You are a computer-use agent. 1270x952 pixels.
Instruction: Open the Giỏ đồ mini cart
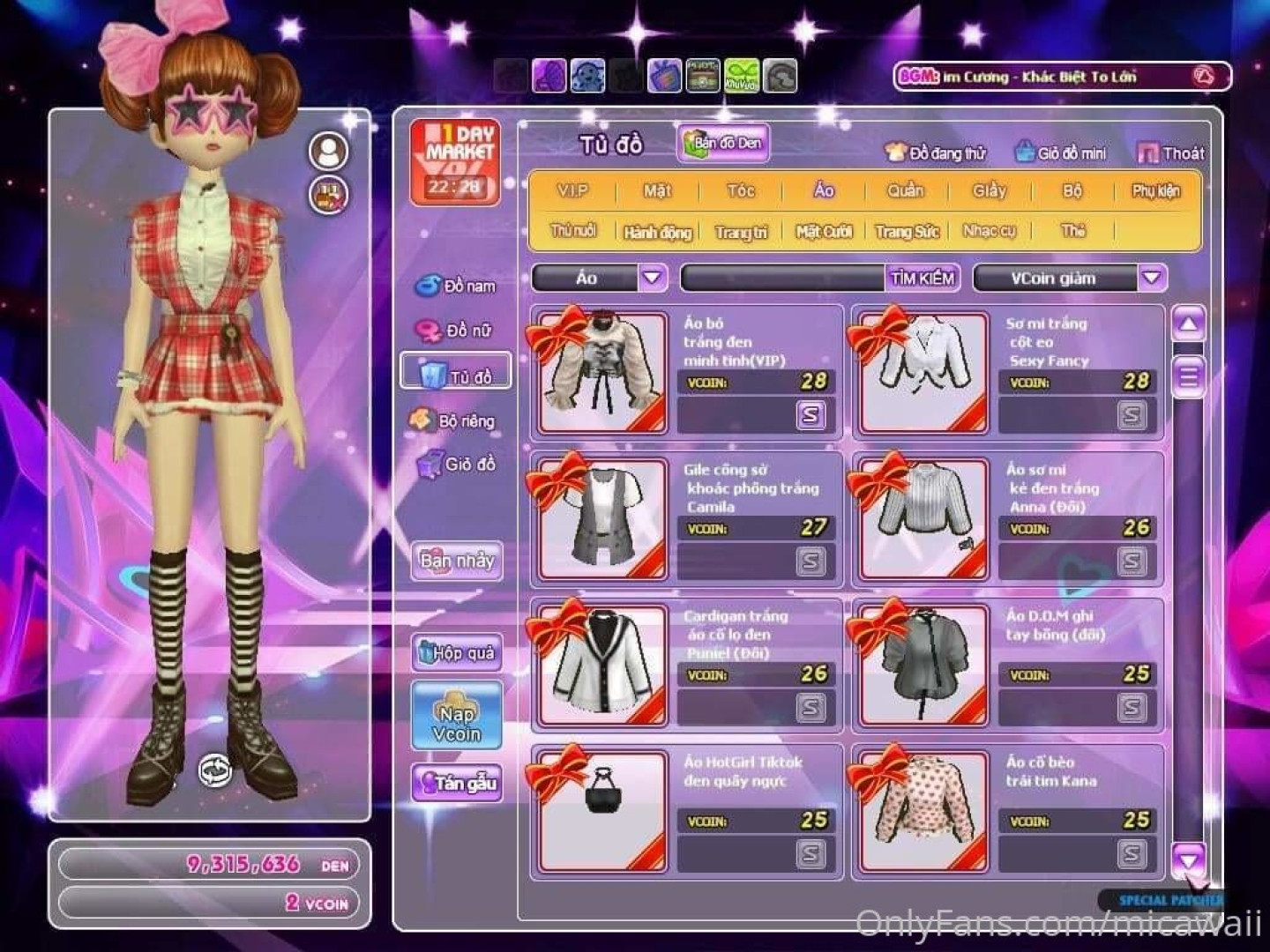click(x=1060, y=153)
